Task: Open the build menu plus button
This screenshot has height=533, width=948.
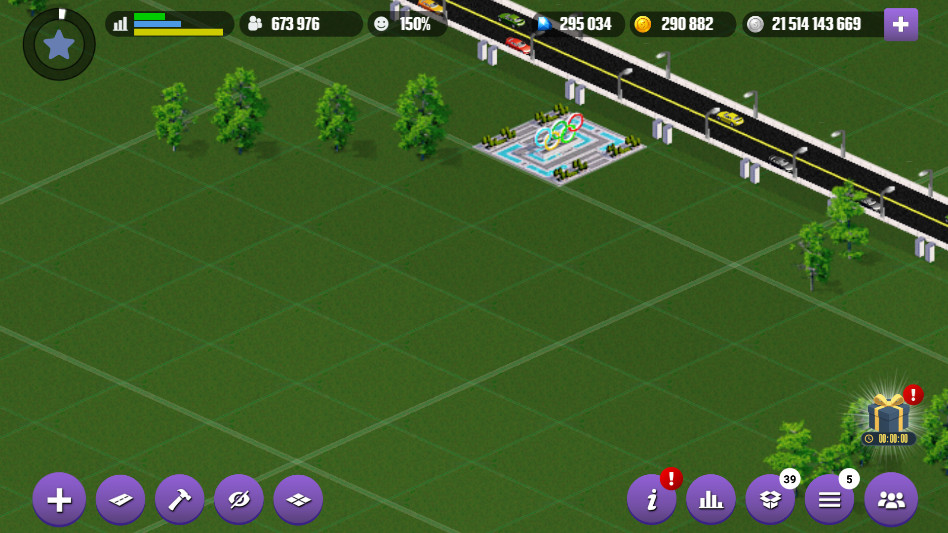Action: click(x=59, y=498)
